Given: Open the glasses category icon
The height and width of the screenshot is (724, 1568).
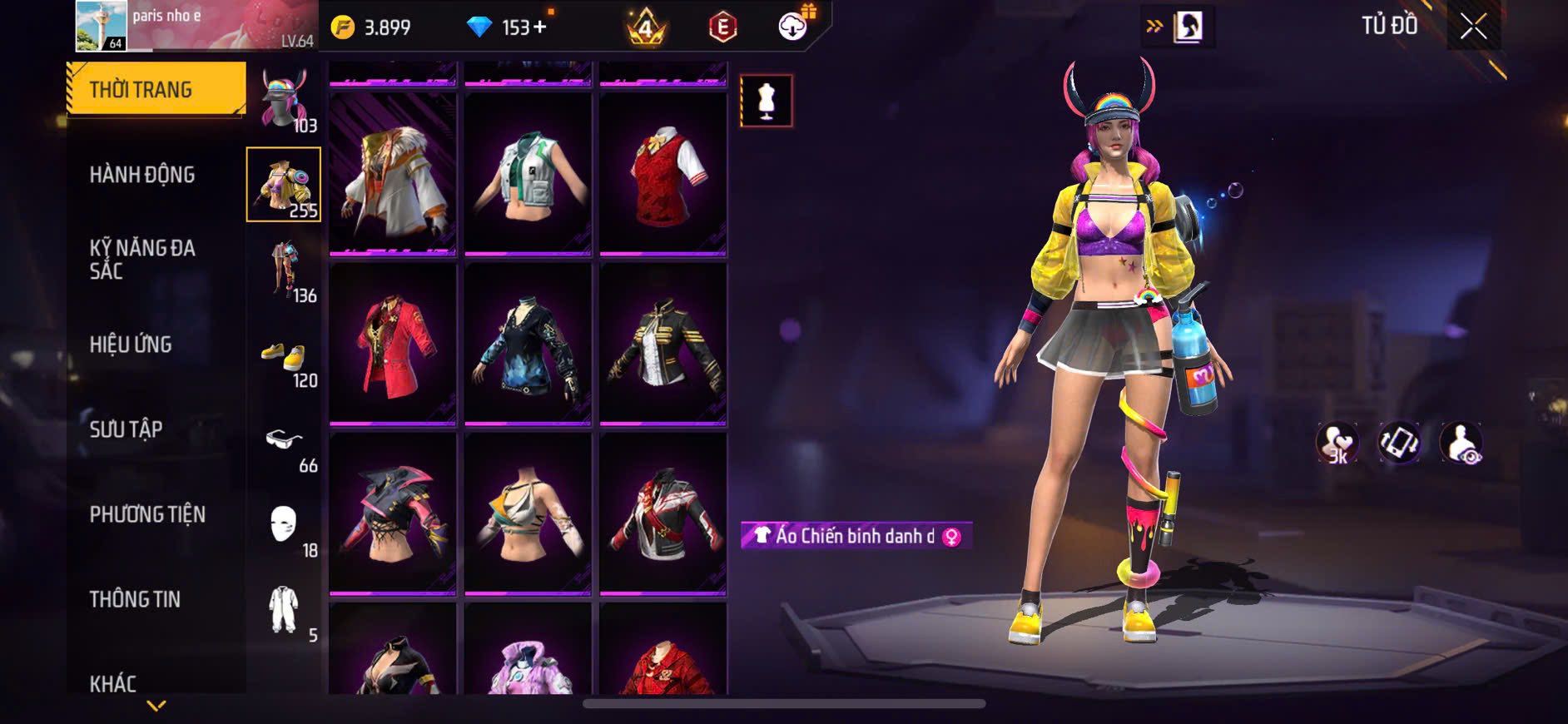Looking at the screenshot, I should tap(283, 441).
